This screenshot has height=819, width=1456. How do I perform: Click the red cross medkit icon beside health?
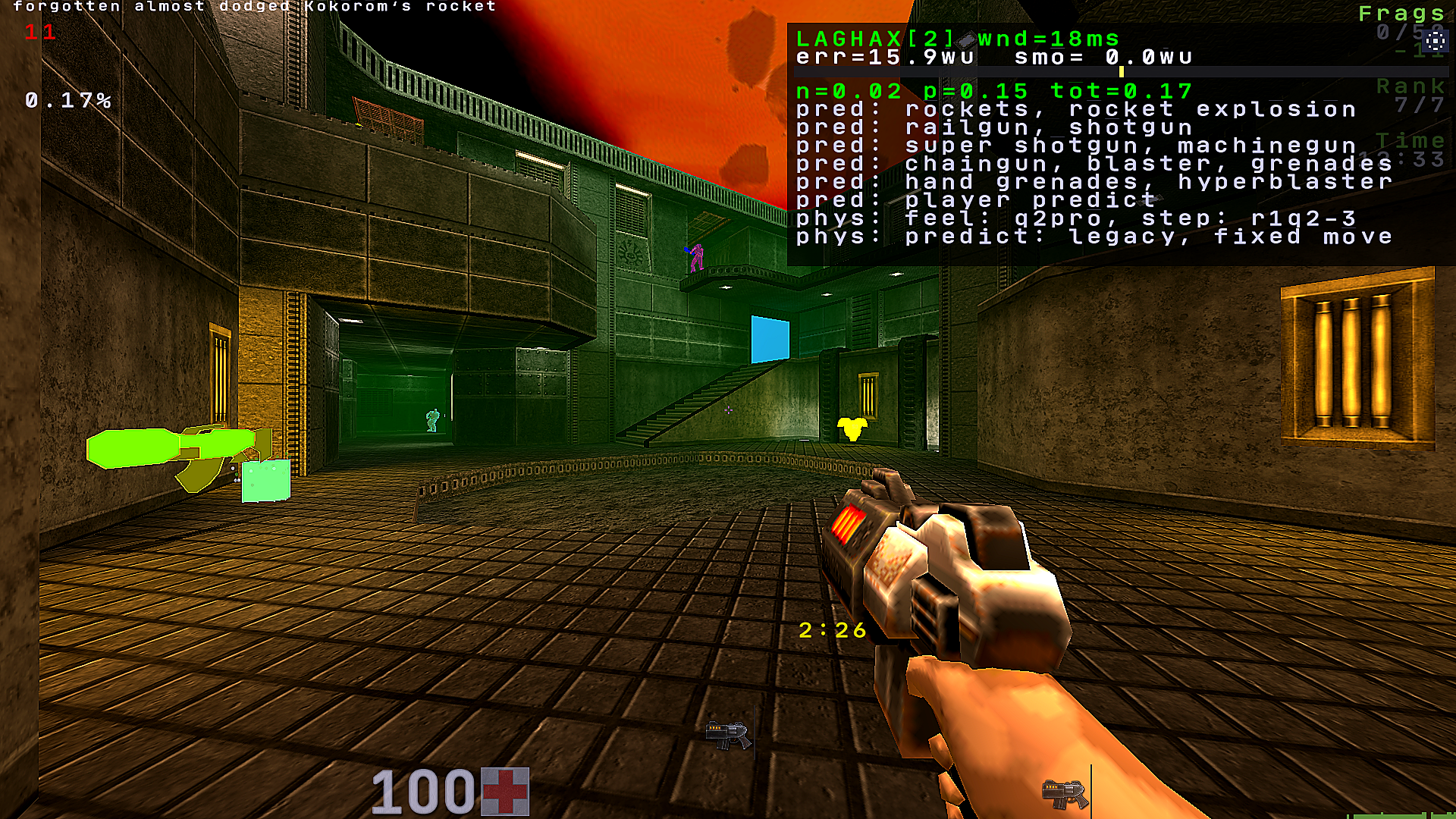tap(507, 790)
